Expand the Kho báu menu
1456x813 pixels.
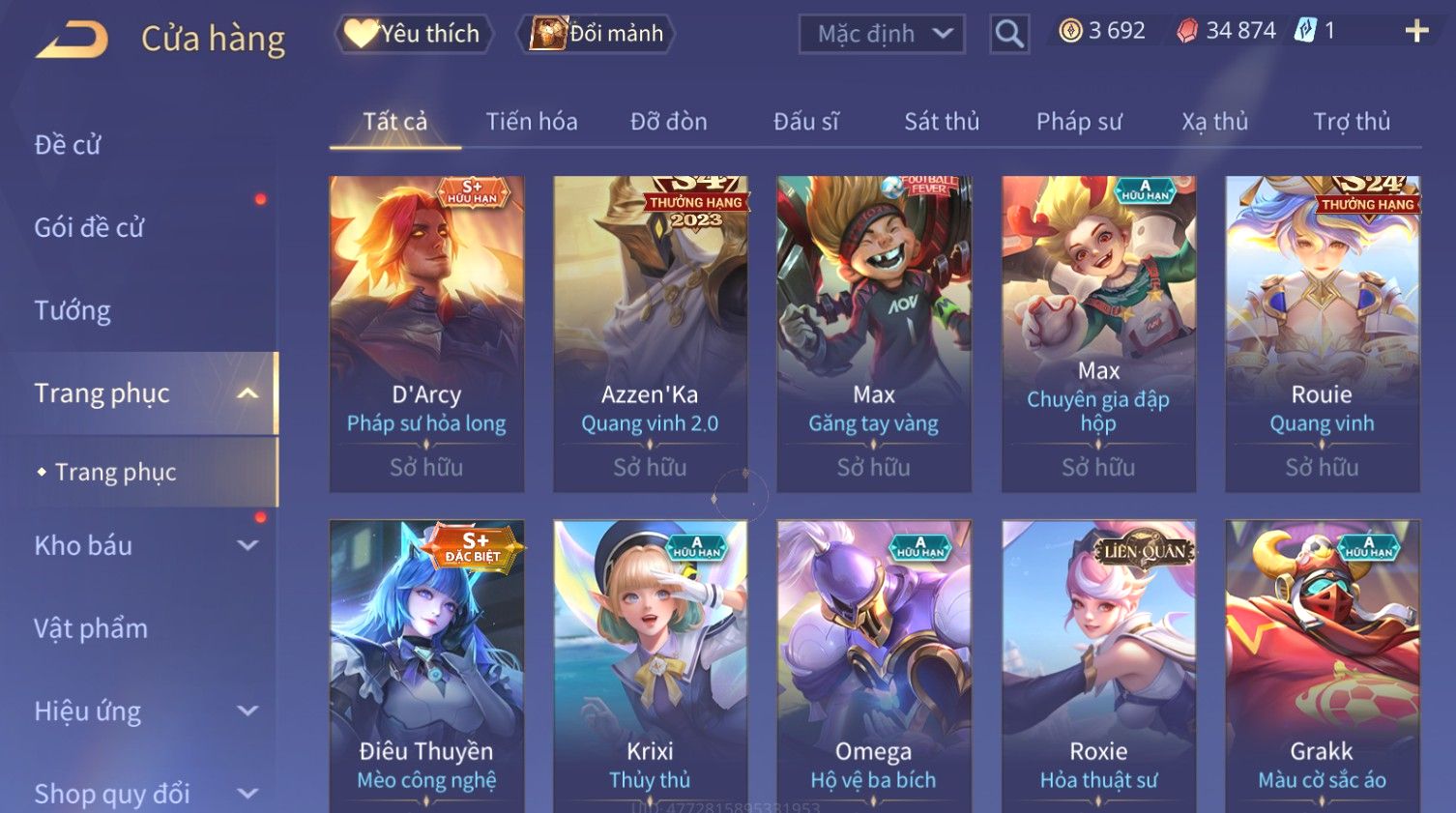pos(145,545)
